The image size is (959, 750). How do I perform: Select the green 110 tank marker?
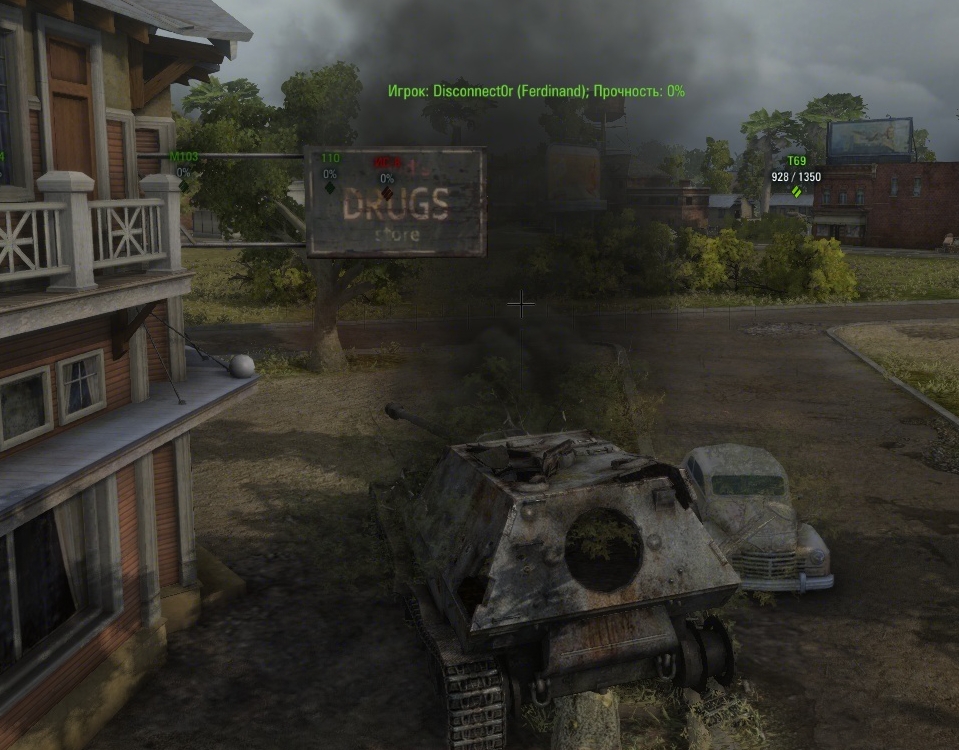tap(330, 186)
